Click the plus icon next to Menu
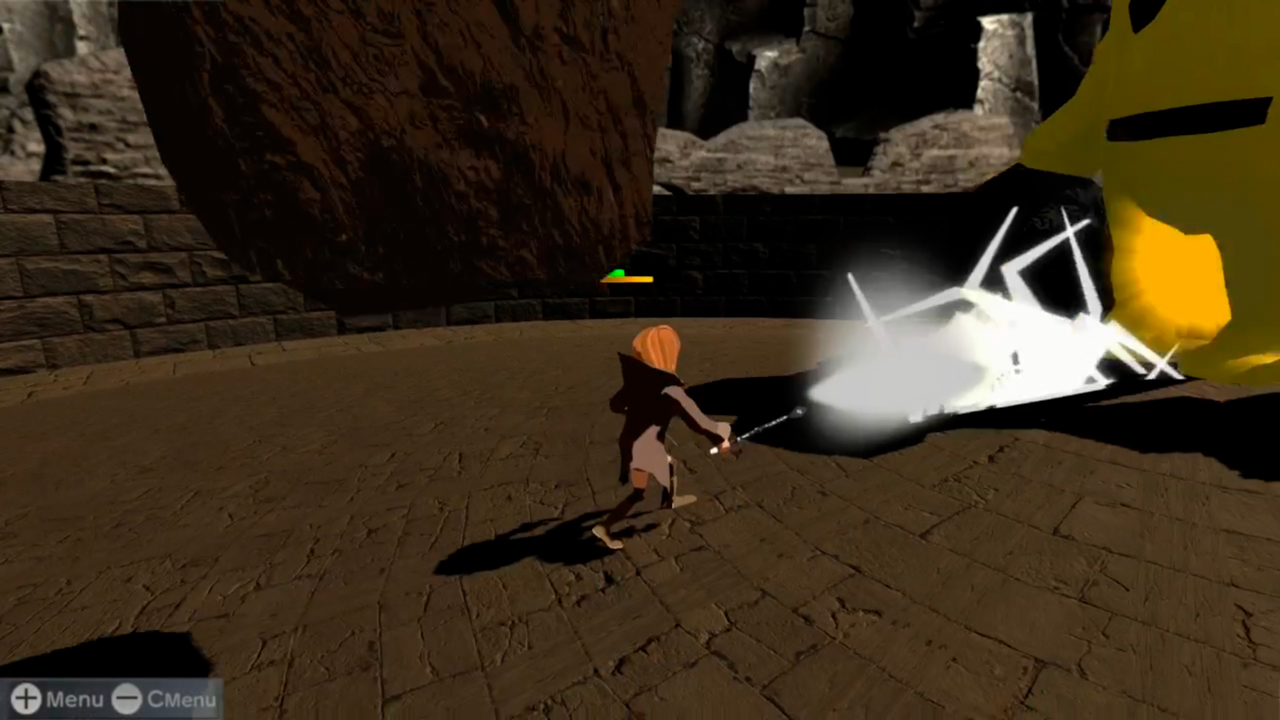Screen dimensions: 1280x720 [24, 698]
